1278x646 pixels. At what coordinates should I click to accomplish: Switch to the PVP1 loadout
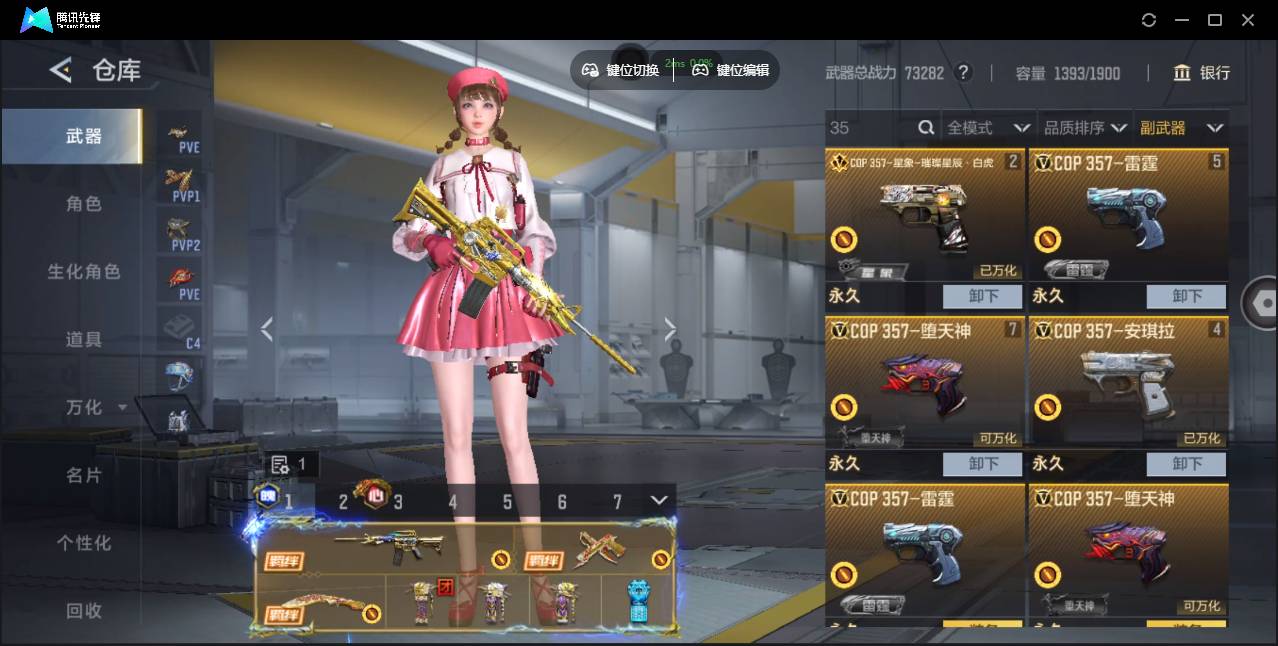pos(183,185)
